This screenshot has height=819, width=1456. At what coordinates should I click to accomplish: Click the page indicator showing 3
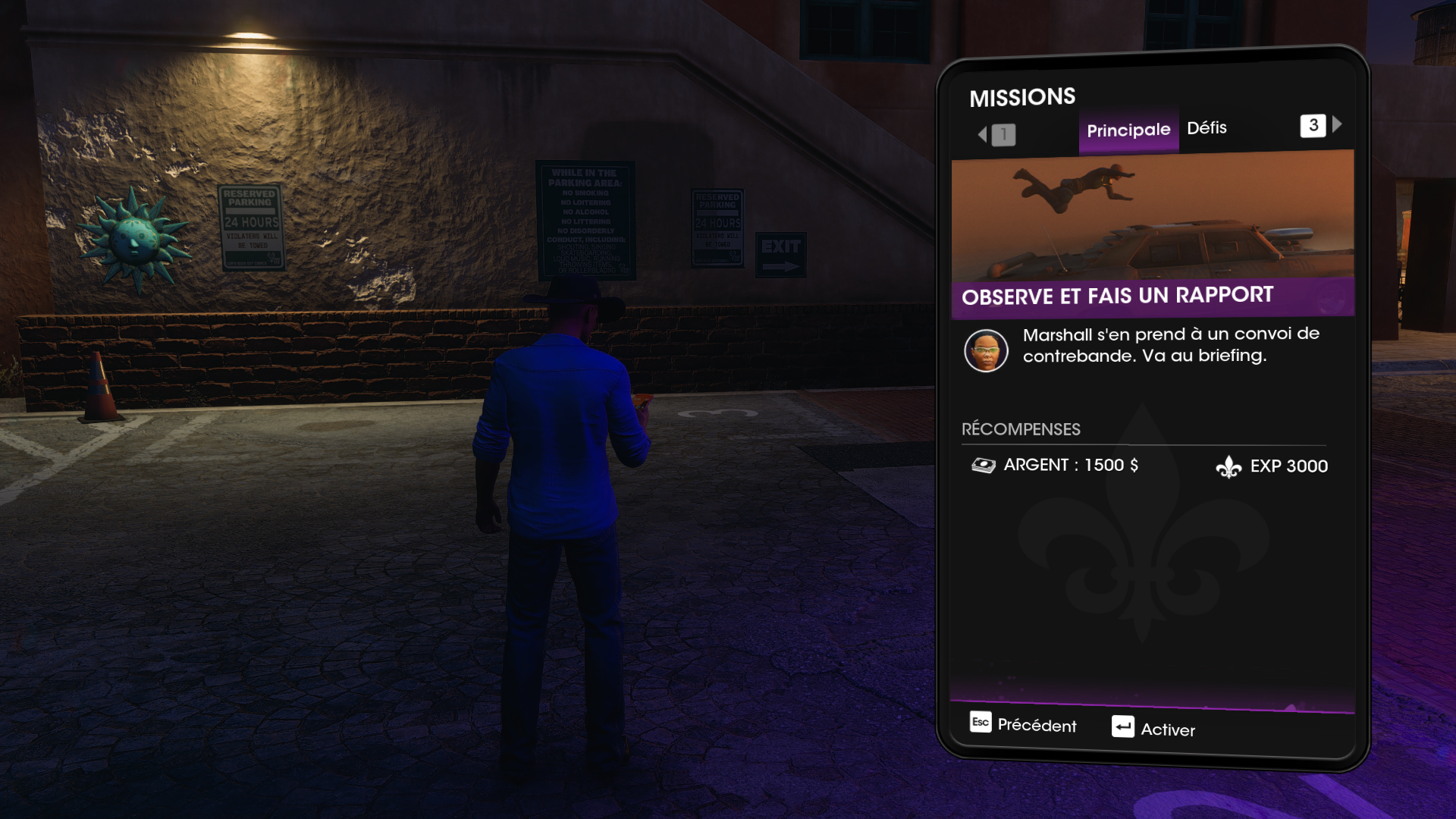pos(1313,126)
